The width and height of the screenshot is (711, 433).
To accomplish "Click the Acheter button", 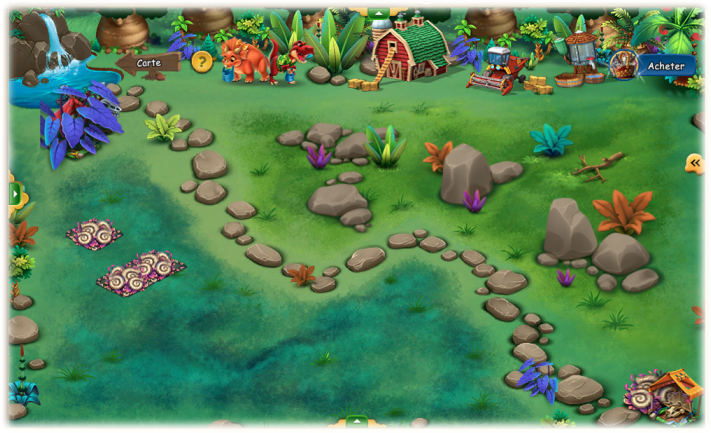I will [664, 66].
